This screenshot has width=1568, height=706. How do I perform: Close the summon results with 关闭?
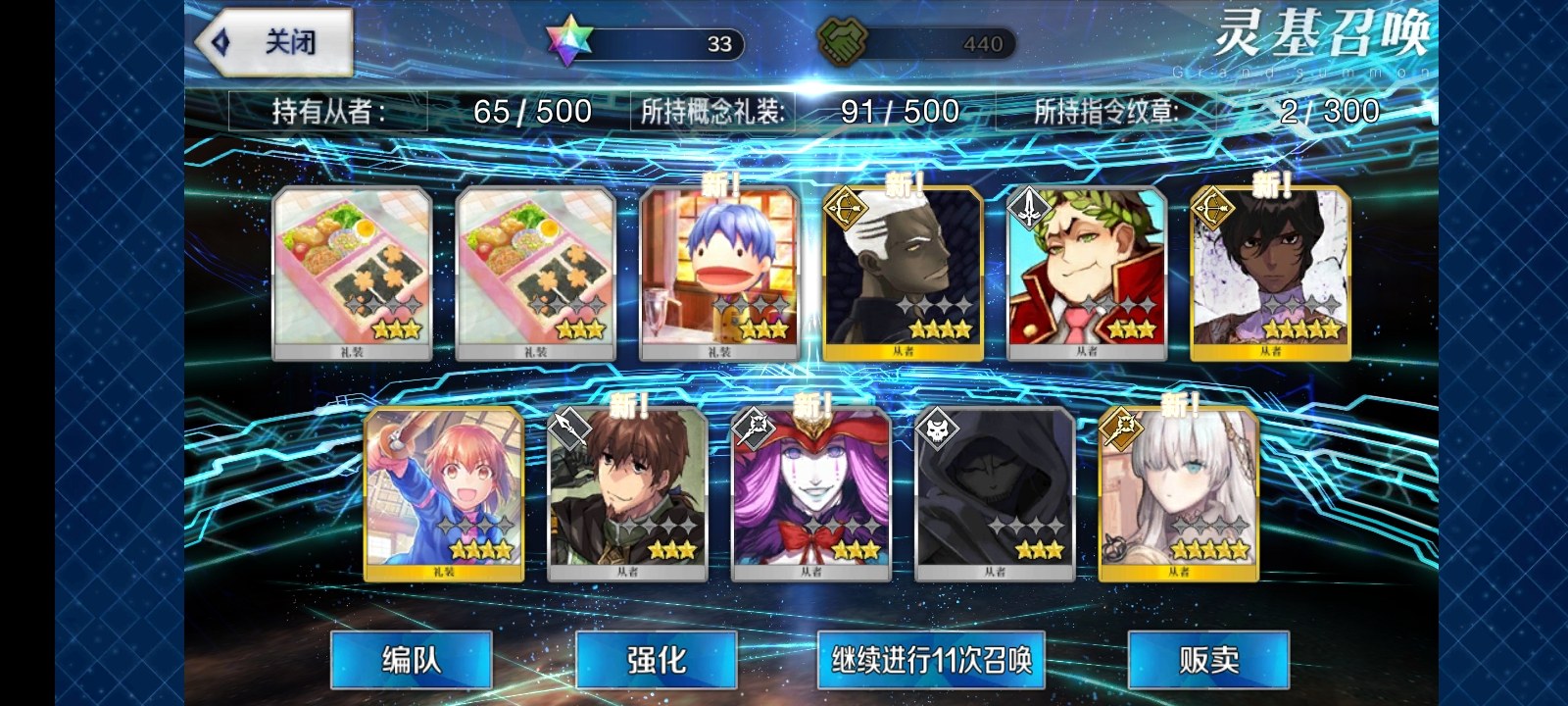(274, 43)
